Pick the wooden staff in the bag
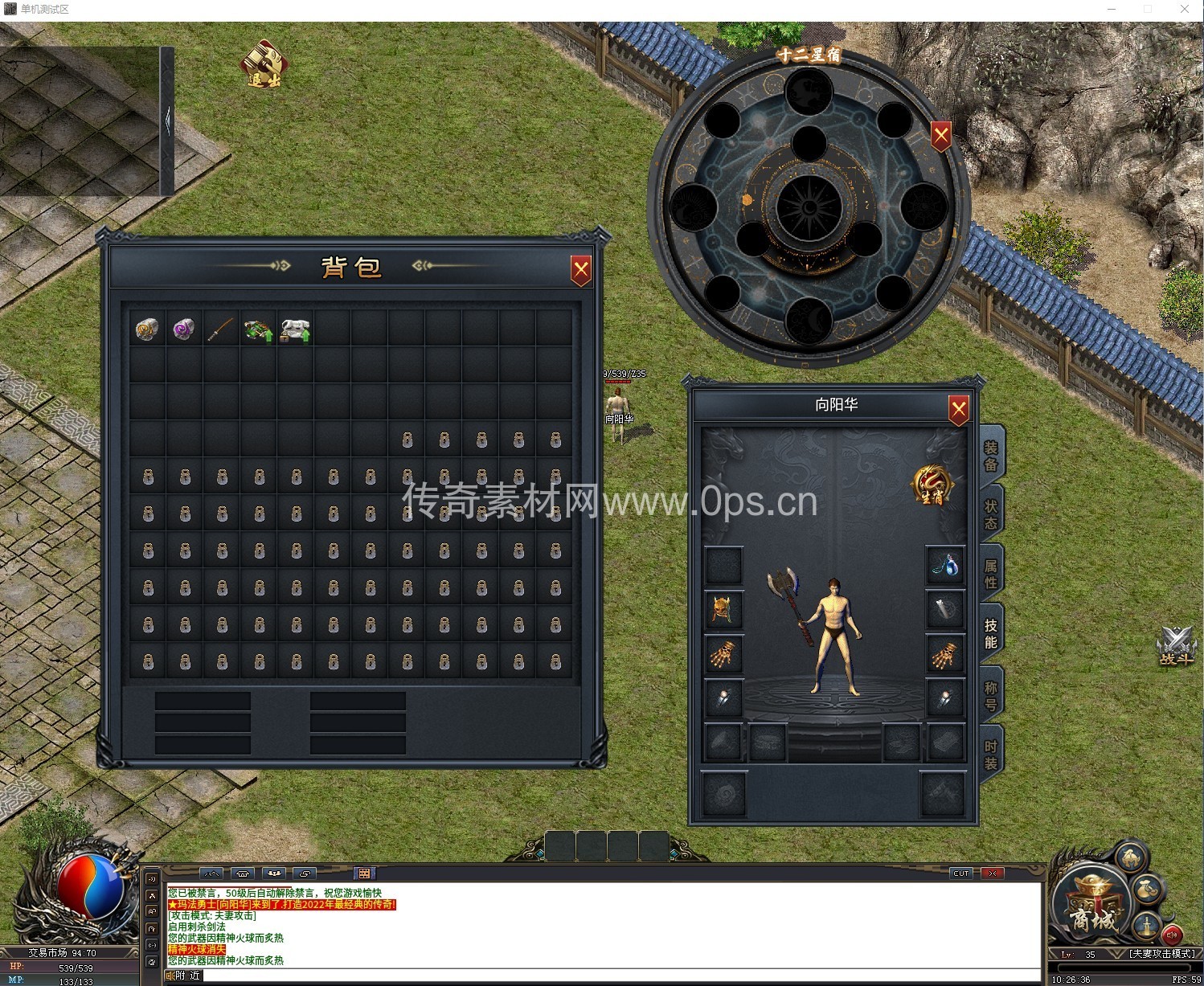Viewport: 1204px width, 986px height. click(221, 329)
